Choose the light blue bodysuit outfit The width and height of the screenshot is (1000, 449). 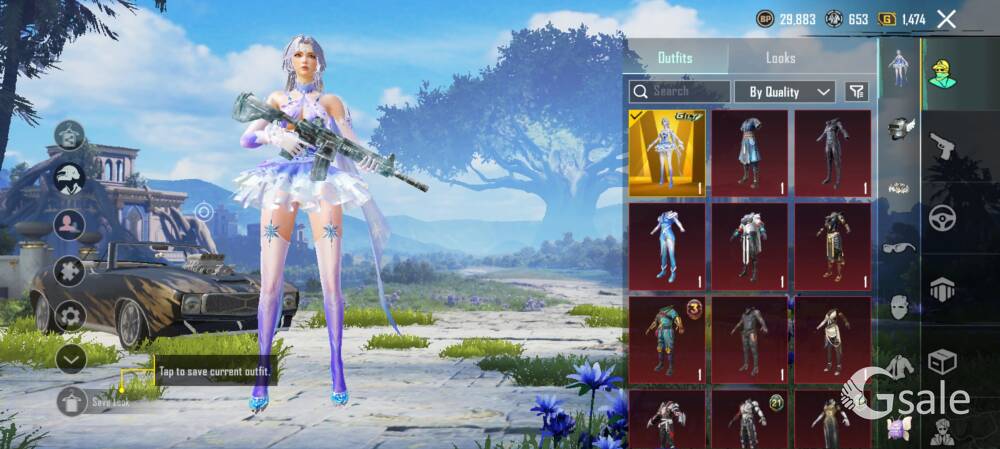[x=666, y=246]
